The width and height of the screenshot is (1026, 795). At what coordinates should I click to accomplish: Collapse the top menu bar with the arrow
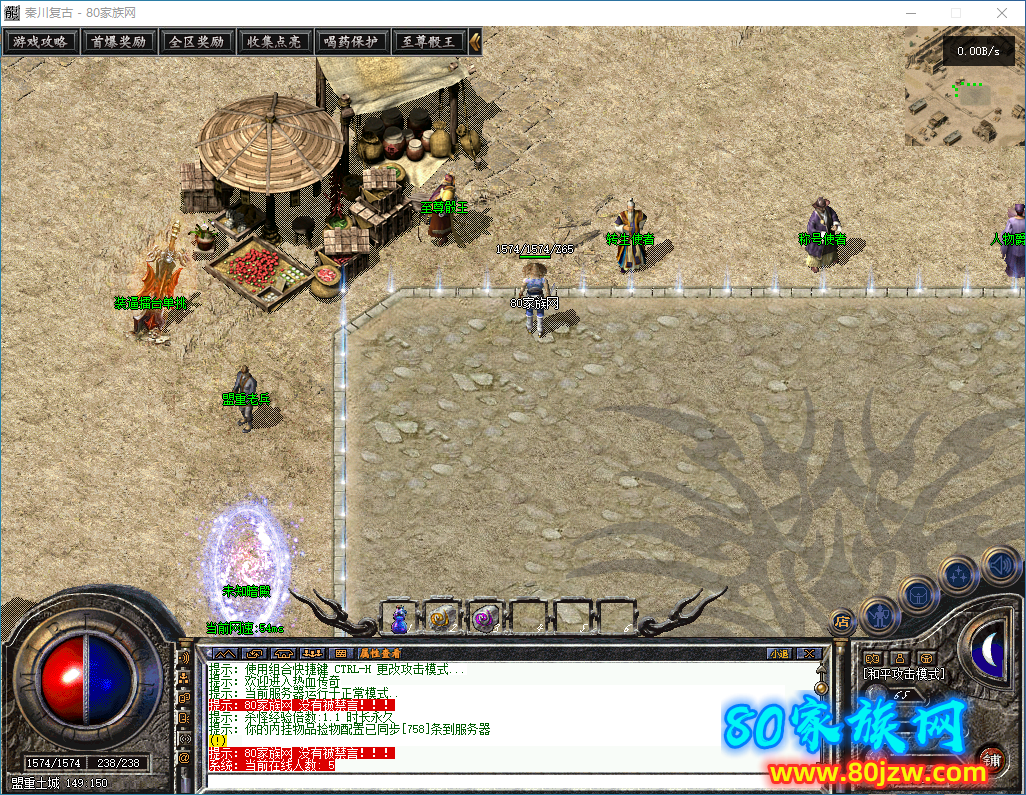(x=475, y=42)
